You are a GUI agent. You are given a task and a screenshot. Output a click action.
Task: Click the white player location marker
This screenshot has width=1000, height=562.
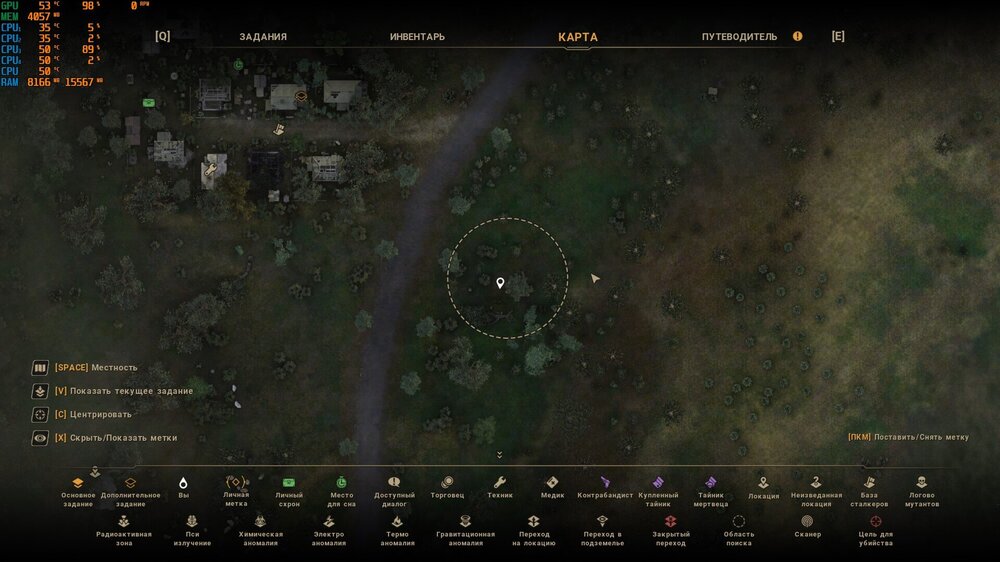pyautogui.click(x=500, y=283)
